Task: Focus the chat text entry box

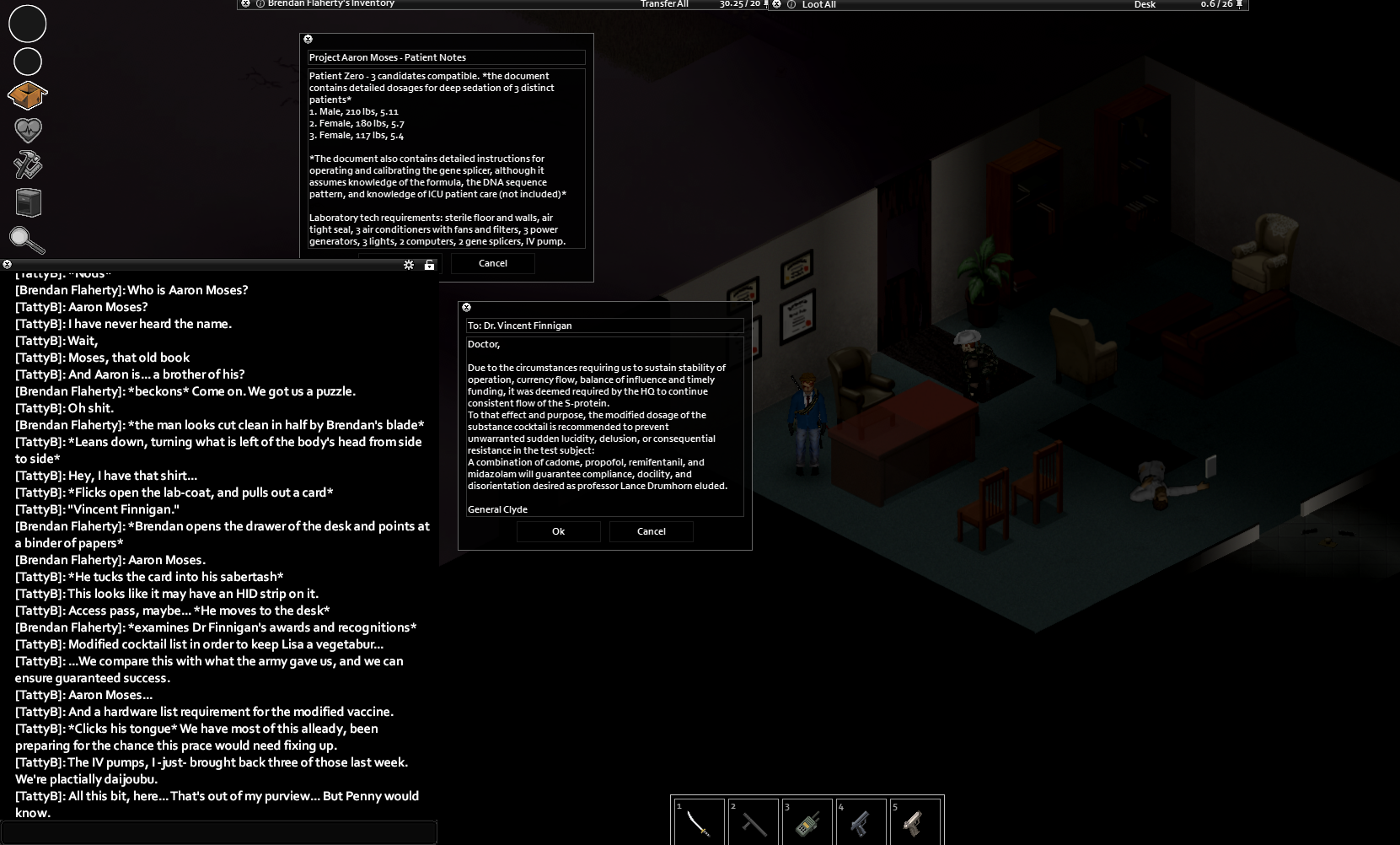Action: (x=219, y=832)
